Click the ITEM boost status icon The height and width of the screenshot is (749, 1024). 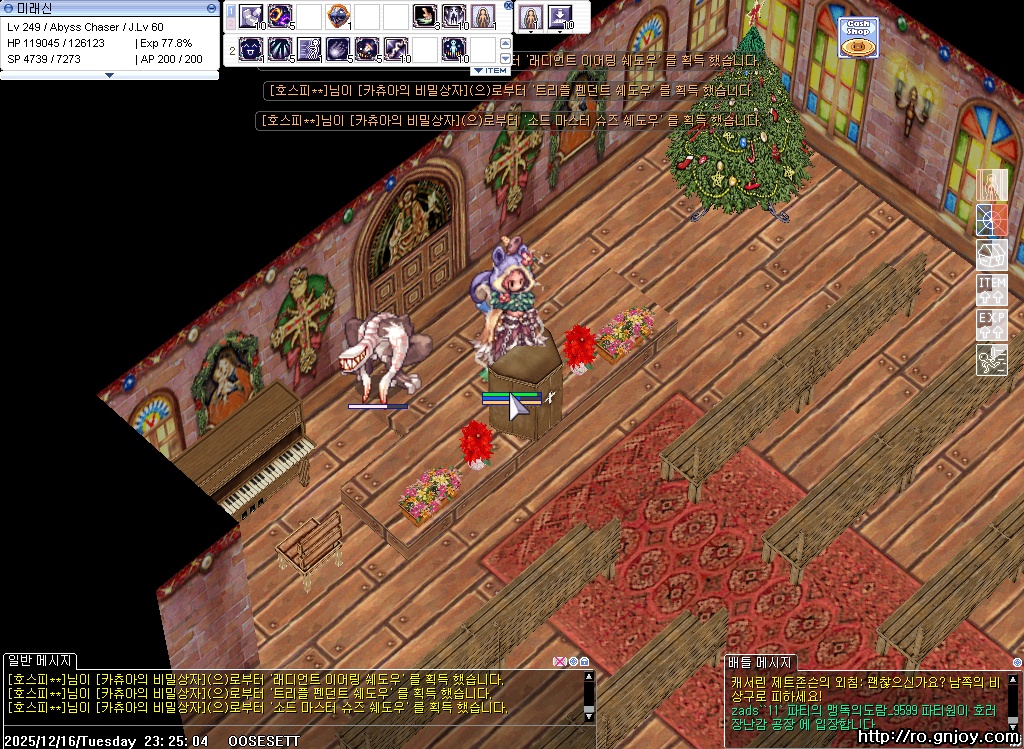click(991, 290)
